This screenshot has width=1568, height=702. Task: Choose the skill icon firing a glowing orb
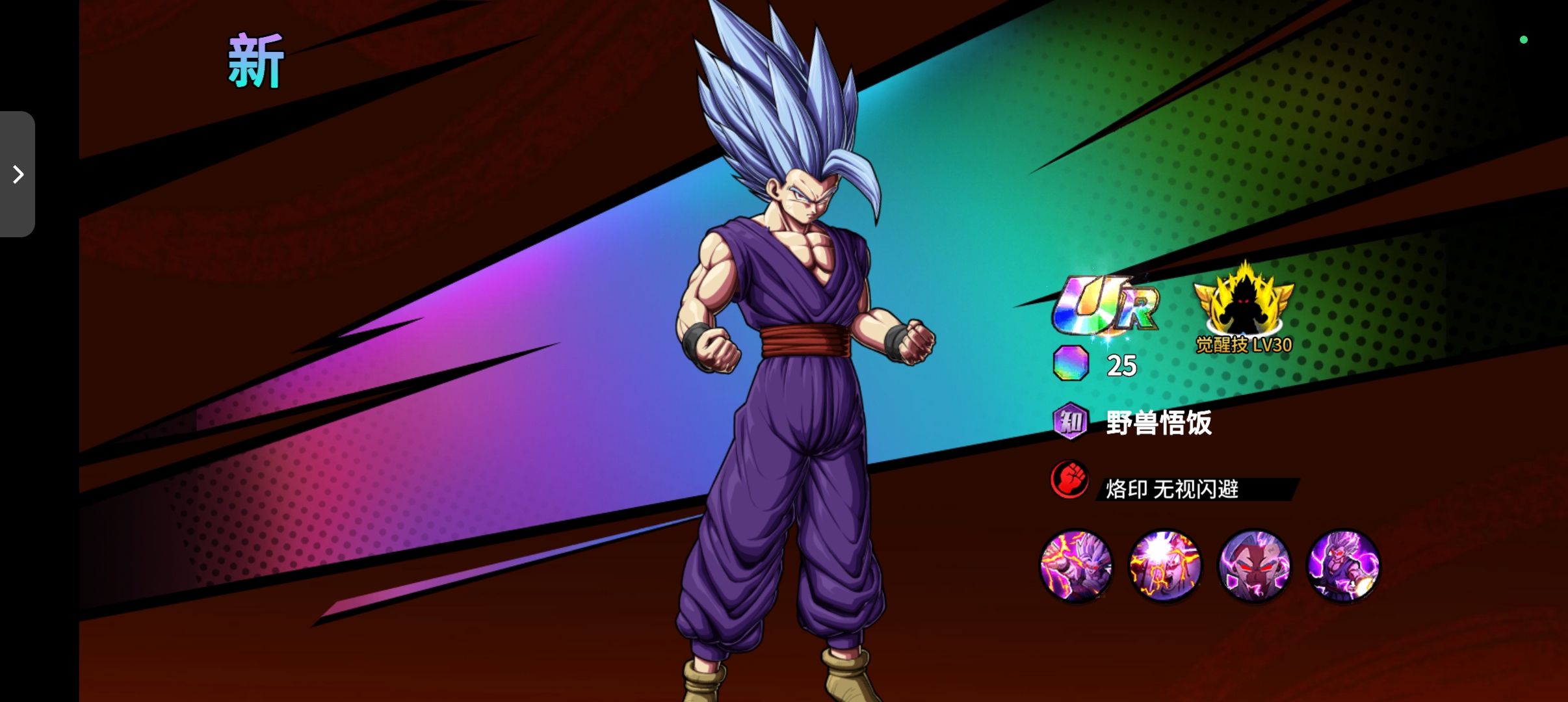(1343, 566)
